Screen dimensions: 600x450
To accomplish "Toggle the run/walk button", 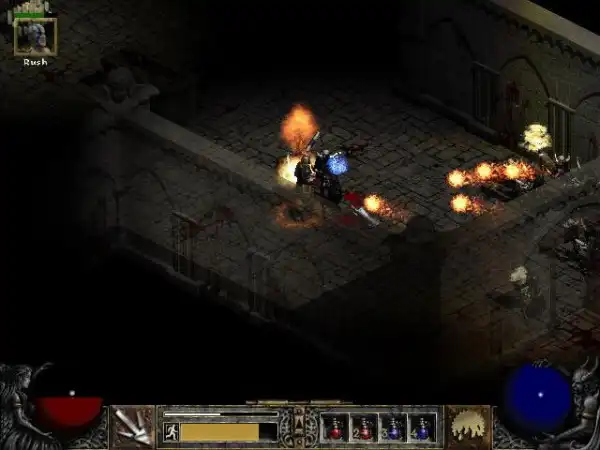I will click(170, 431).
